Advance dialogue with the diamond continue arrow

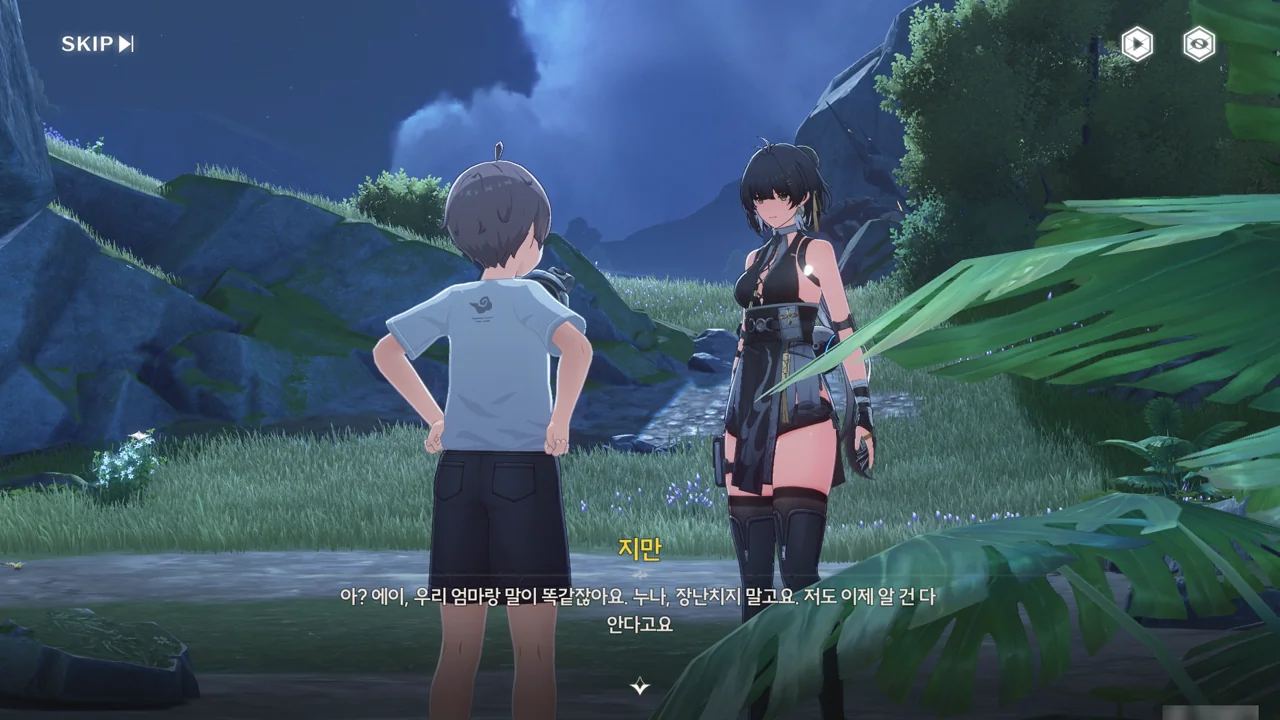tap(640, 686)
